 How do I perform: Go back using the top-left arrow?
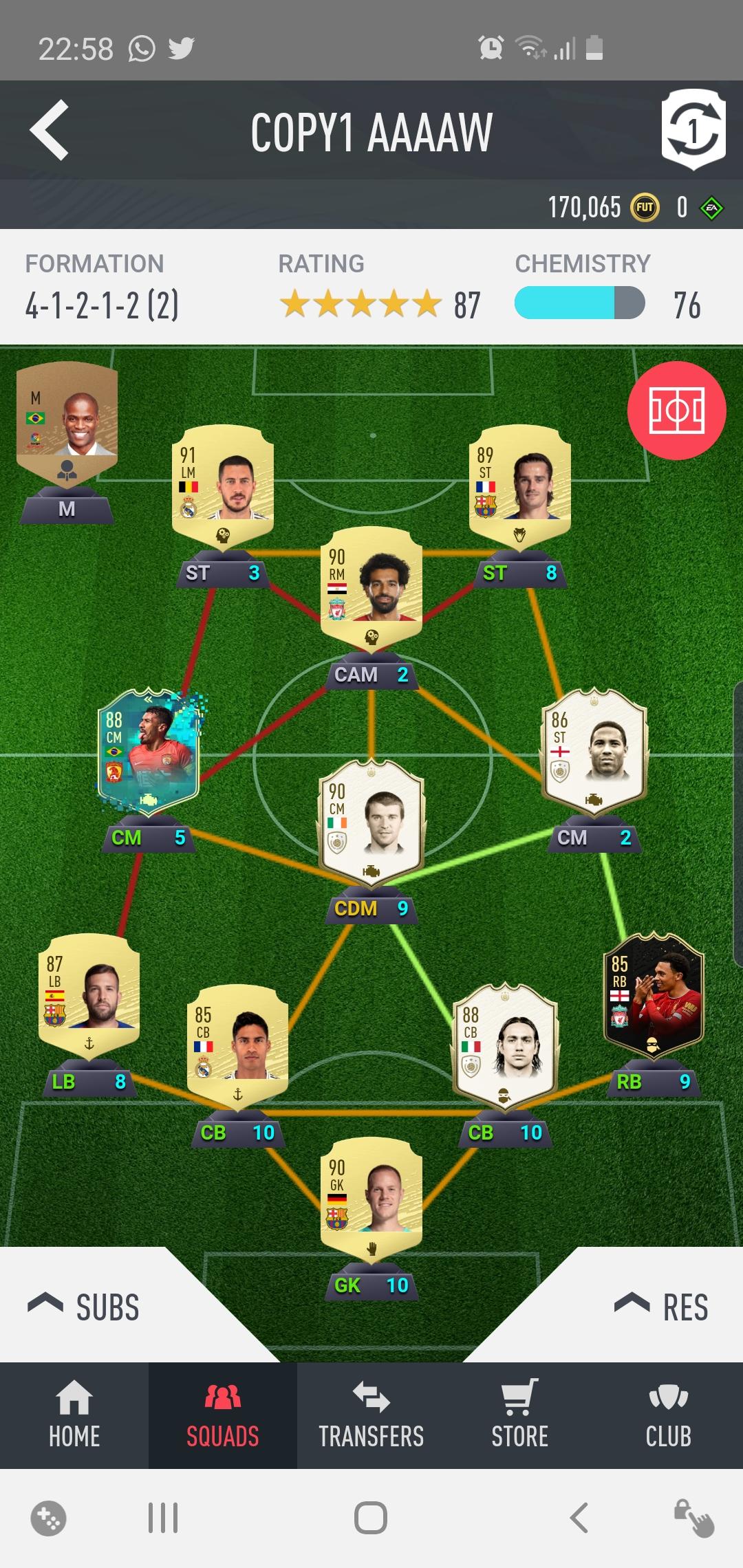click(x=50, y=129)
